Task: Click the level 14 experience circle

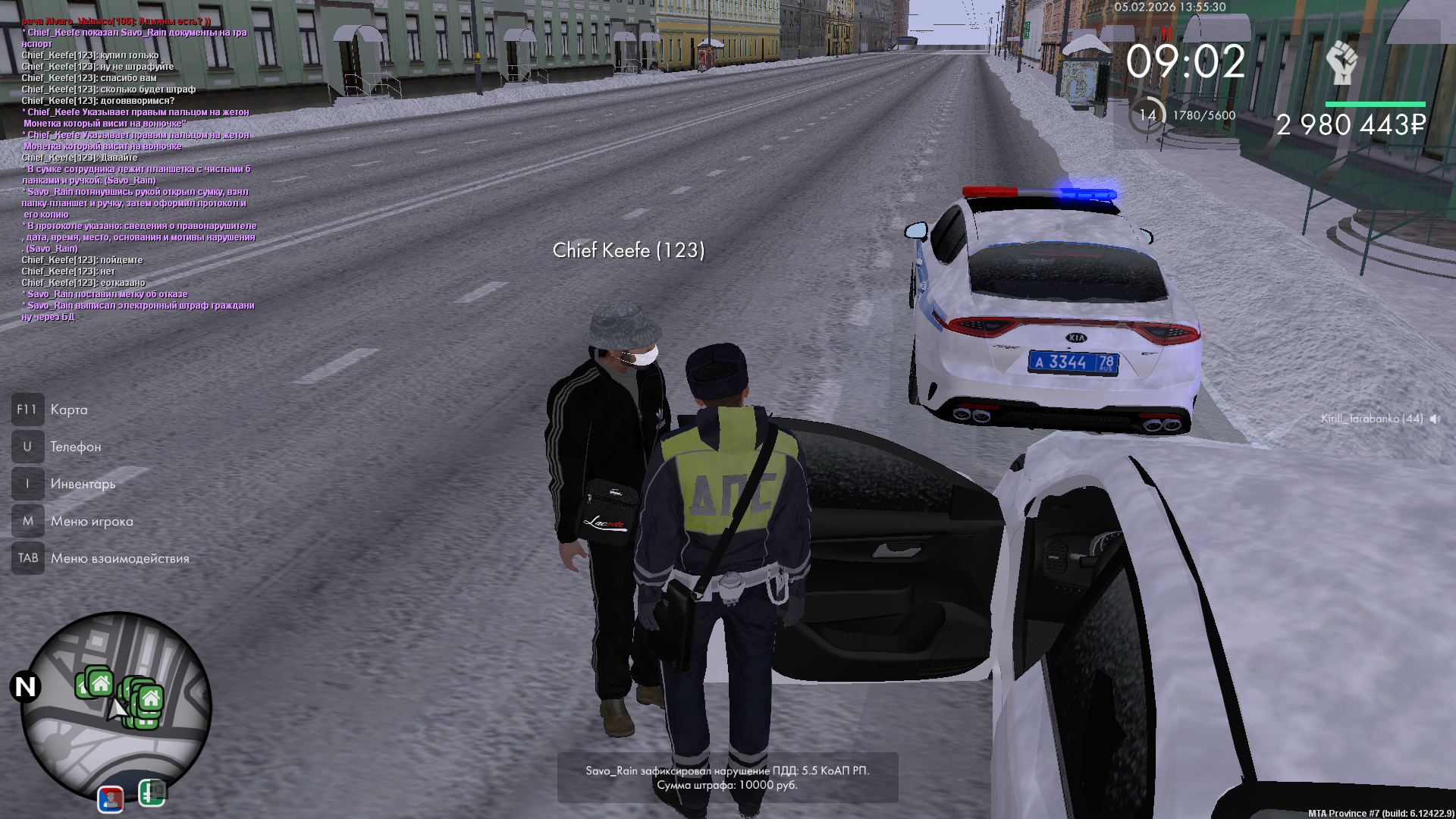Action: click(x=1147, y=115)
